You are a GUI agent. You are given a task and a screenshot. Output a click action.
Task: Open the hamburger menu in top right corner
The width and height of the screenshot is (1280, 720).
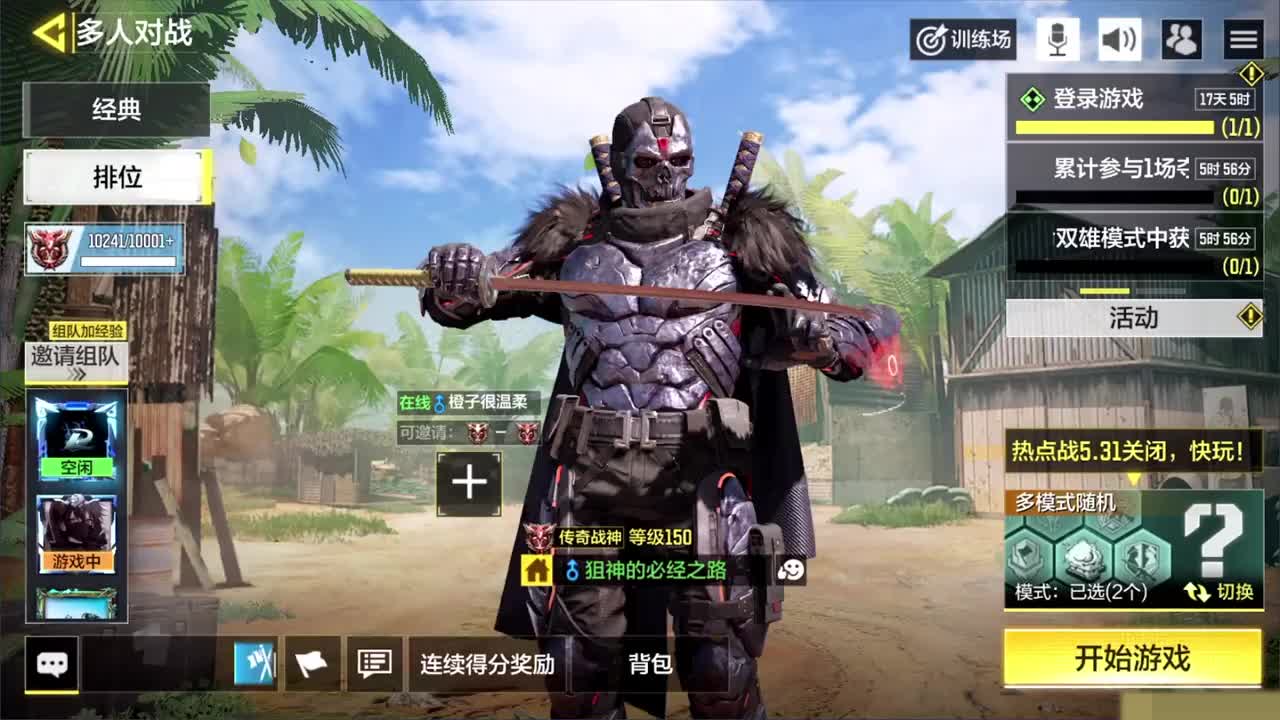1243,40
